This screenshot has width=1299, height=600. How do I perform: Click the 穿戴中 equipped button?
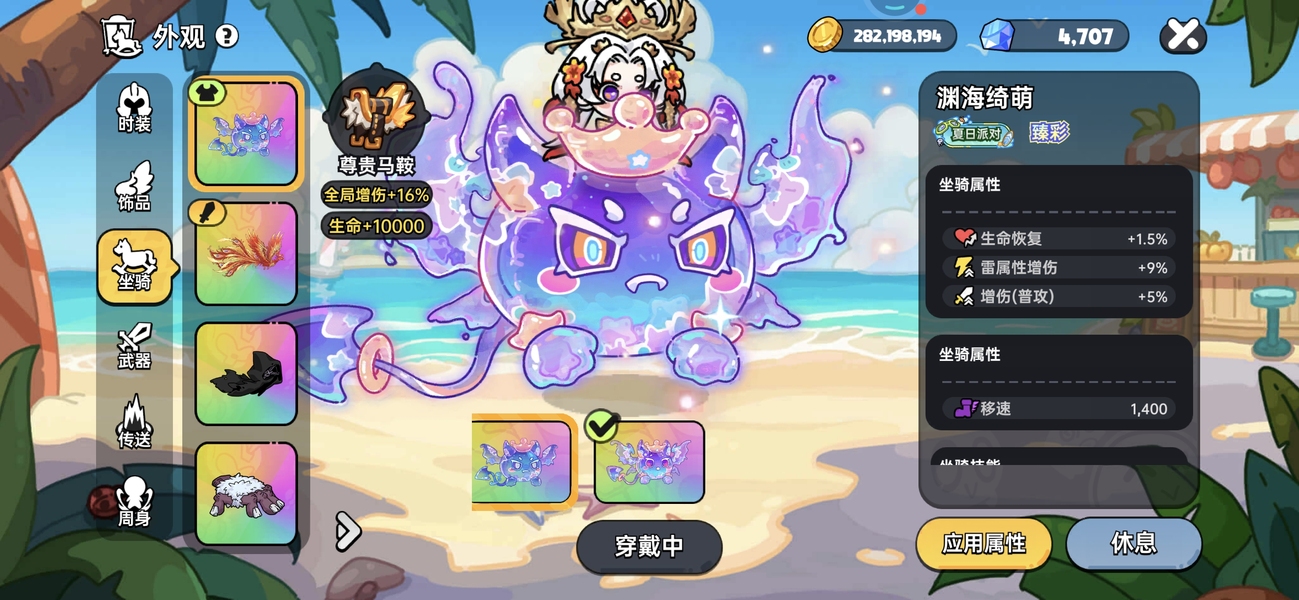pos(649,546)
